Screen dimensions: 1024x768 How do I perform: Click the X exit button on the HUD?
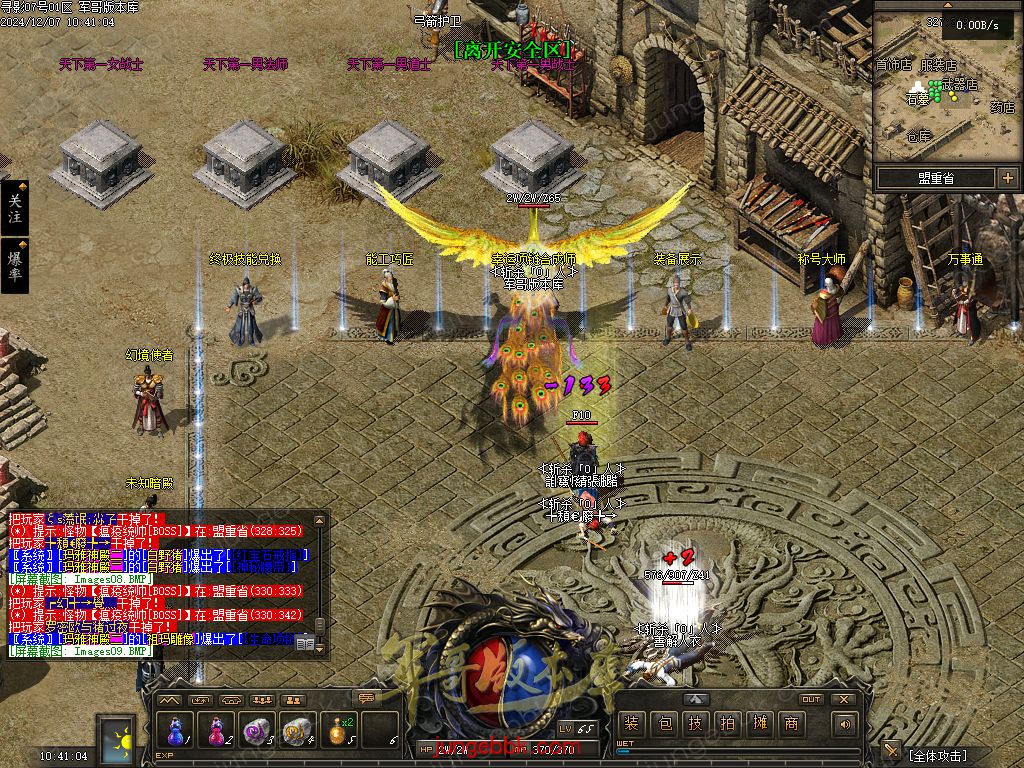843,700
